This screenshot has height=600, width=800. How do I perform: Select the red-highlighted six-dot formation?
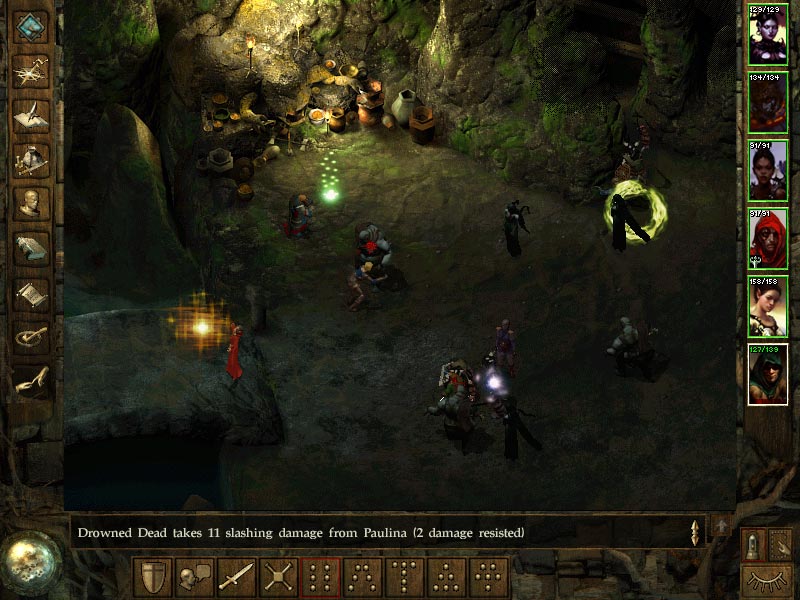[320, 577]
